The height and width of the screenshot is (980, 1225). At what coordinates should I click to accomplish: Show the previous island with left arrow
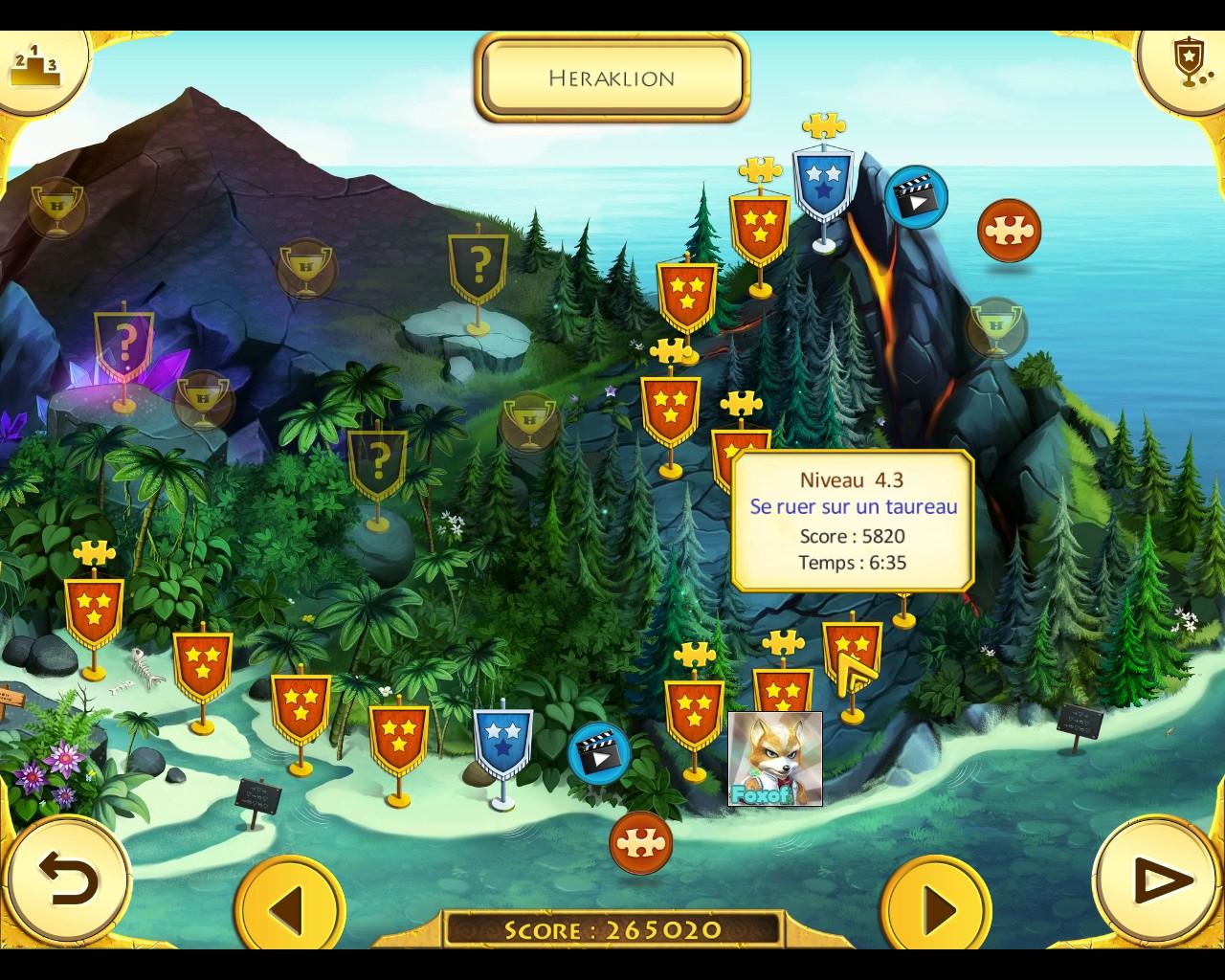tap(289, 907)
